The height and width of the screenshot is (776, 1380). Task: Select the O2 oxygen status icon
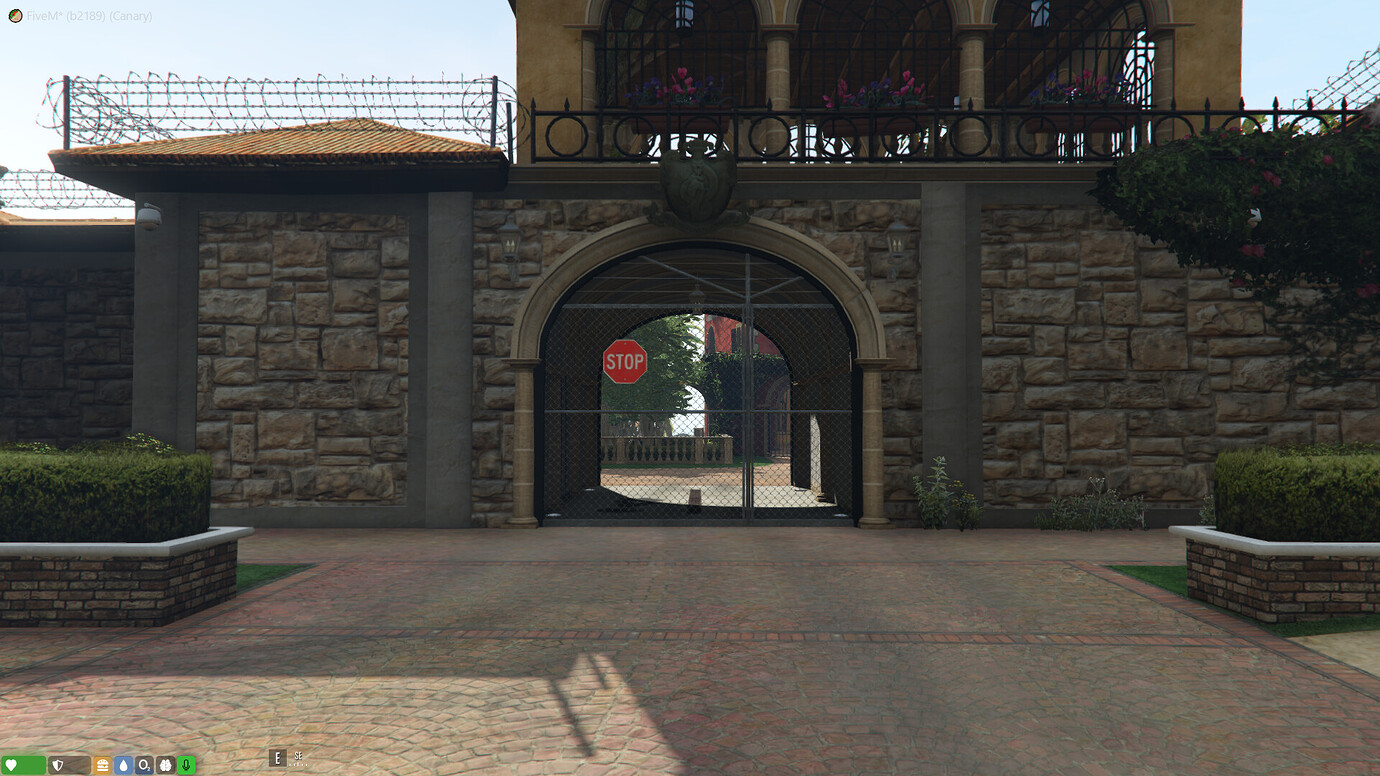(144, 763)
